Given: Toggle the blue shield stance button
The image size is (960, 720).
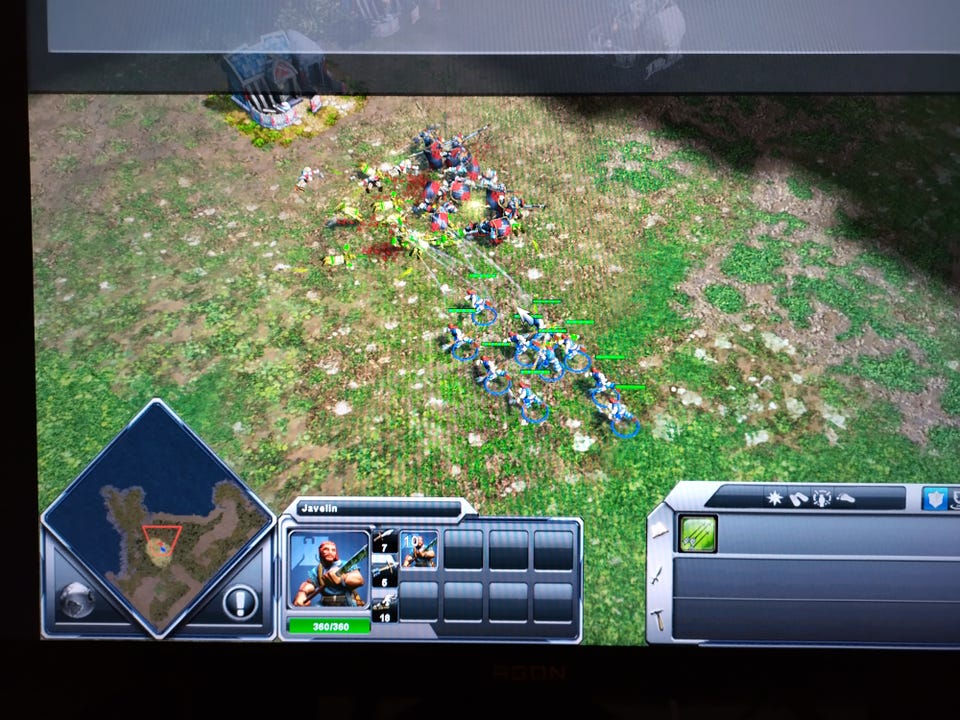Looking at the screenshot, I should coord(937,498).
